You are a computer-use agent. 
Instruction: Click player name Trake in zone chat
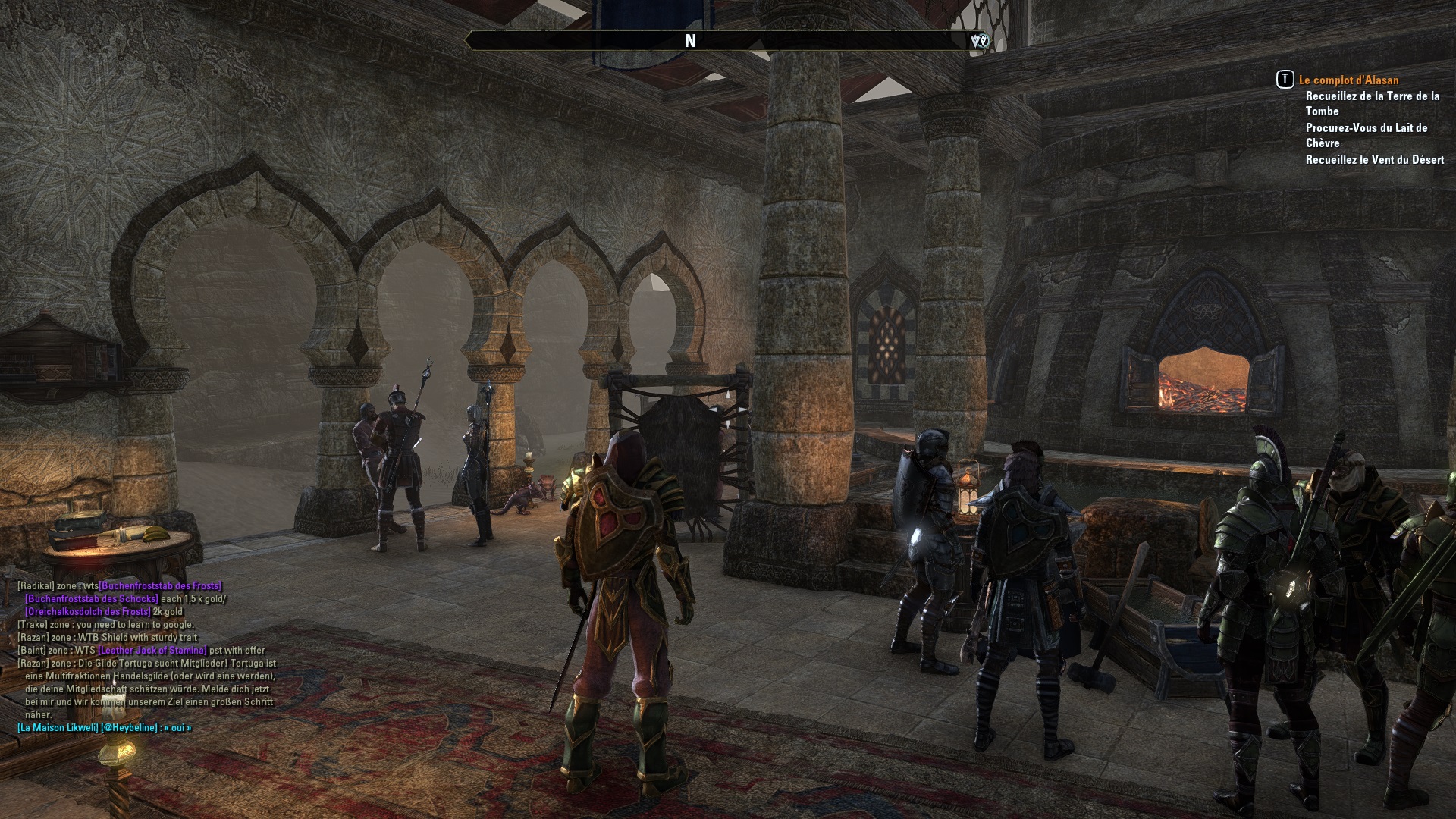pos(32,625)
